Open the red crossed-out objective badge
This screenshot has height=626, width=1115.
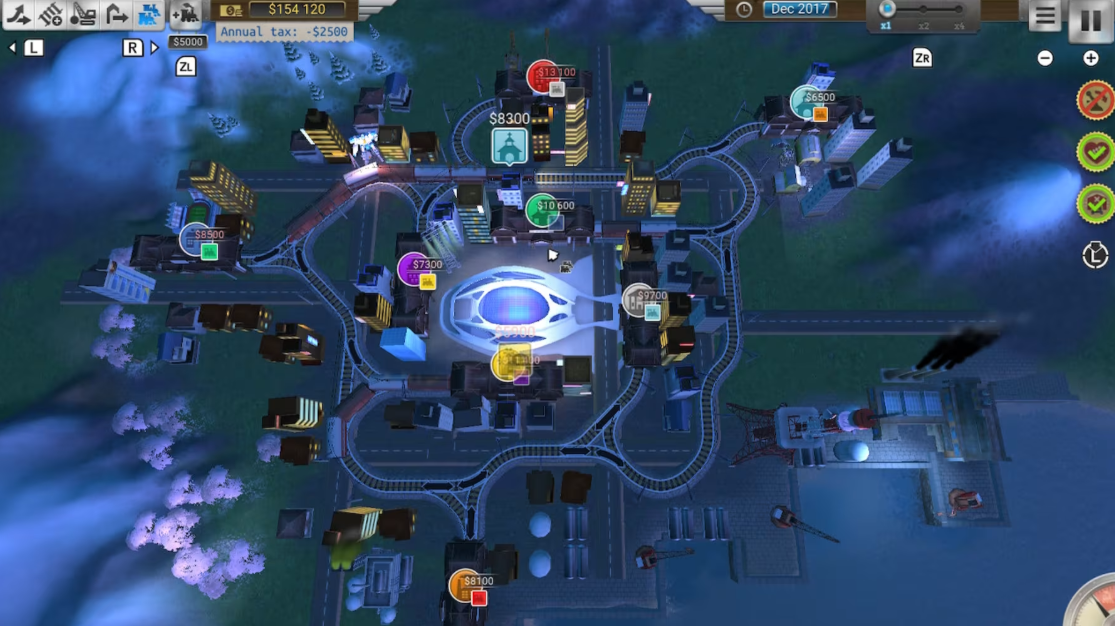click(1095, 100)
